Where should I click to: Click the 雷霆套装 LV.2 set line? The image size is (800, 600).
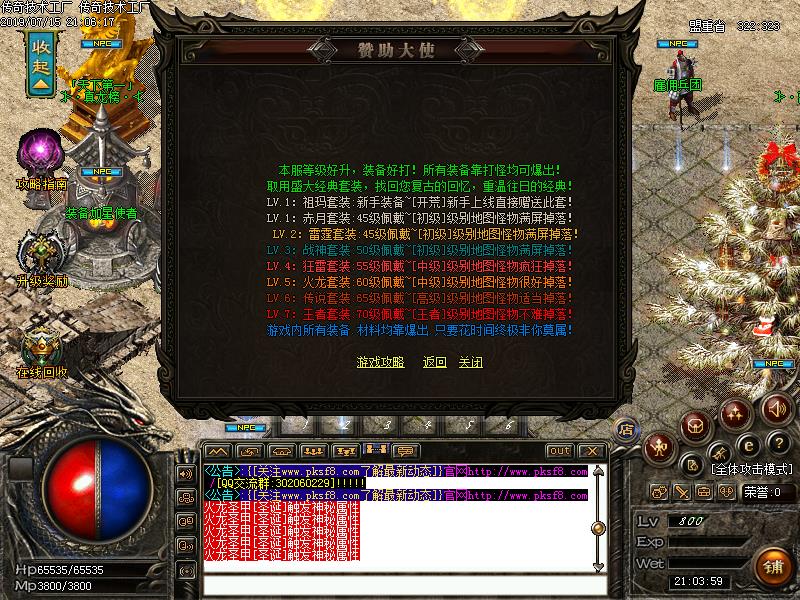424,234
